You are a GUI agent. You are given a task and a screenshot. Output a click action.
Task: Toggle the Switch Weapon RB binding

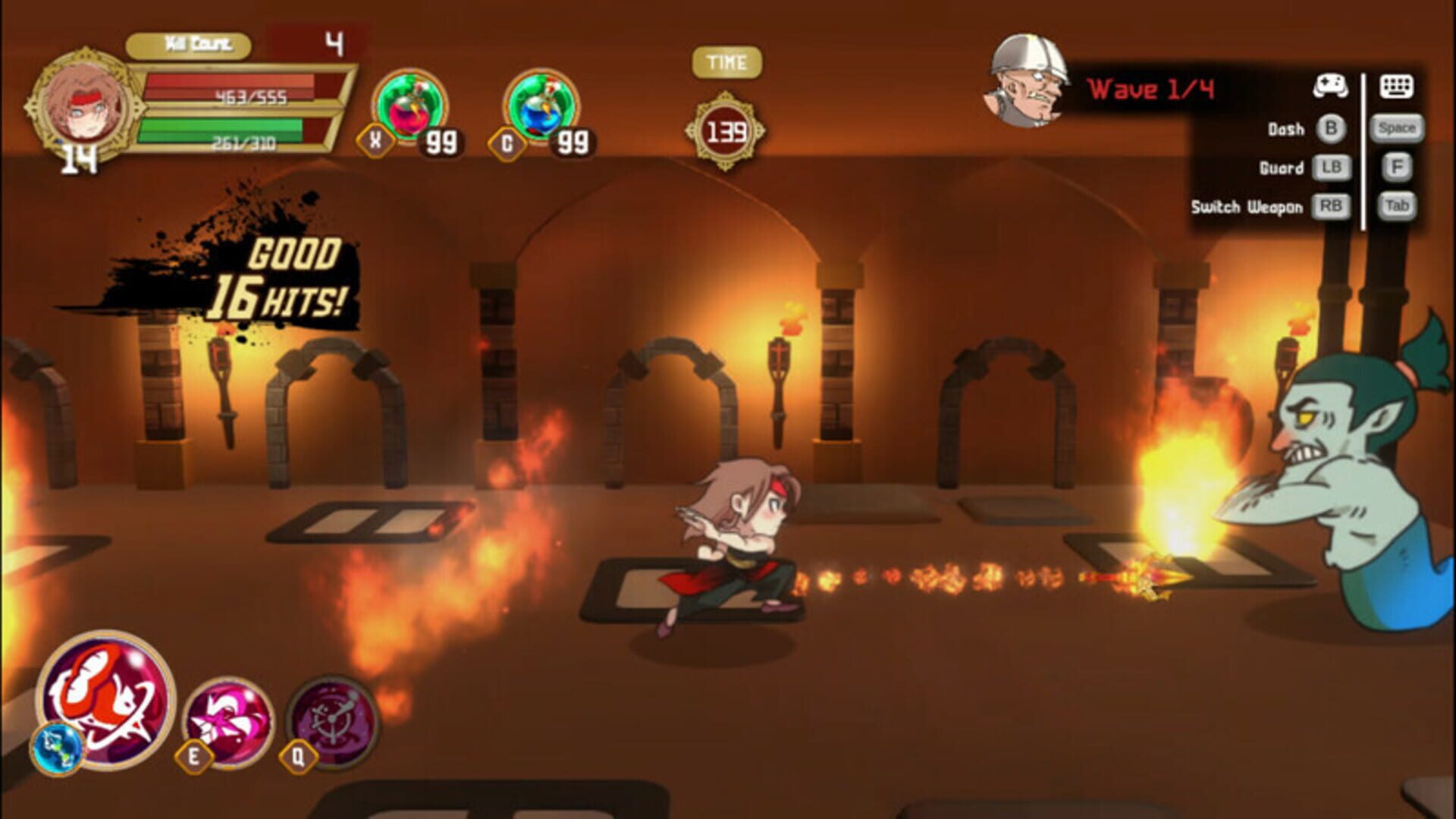(x=1332, y=206)
